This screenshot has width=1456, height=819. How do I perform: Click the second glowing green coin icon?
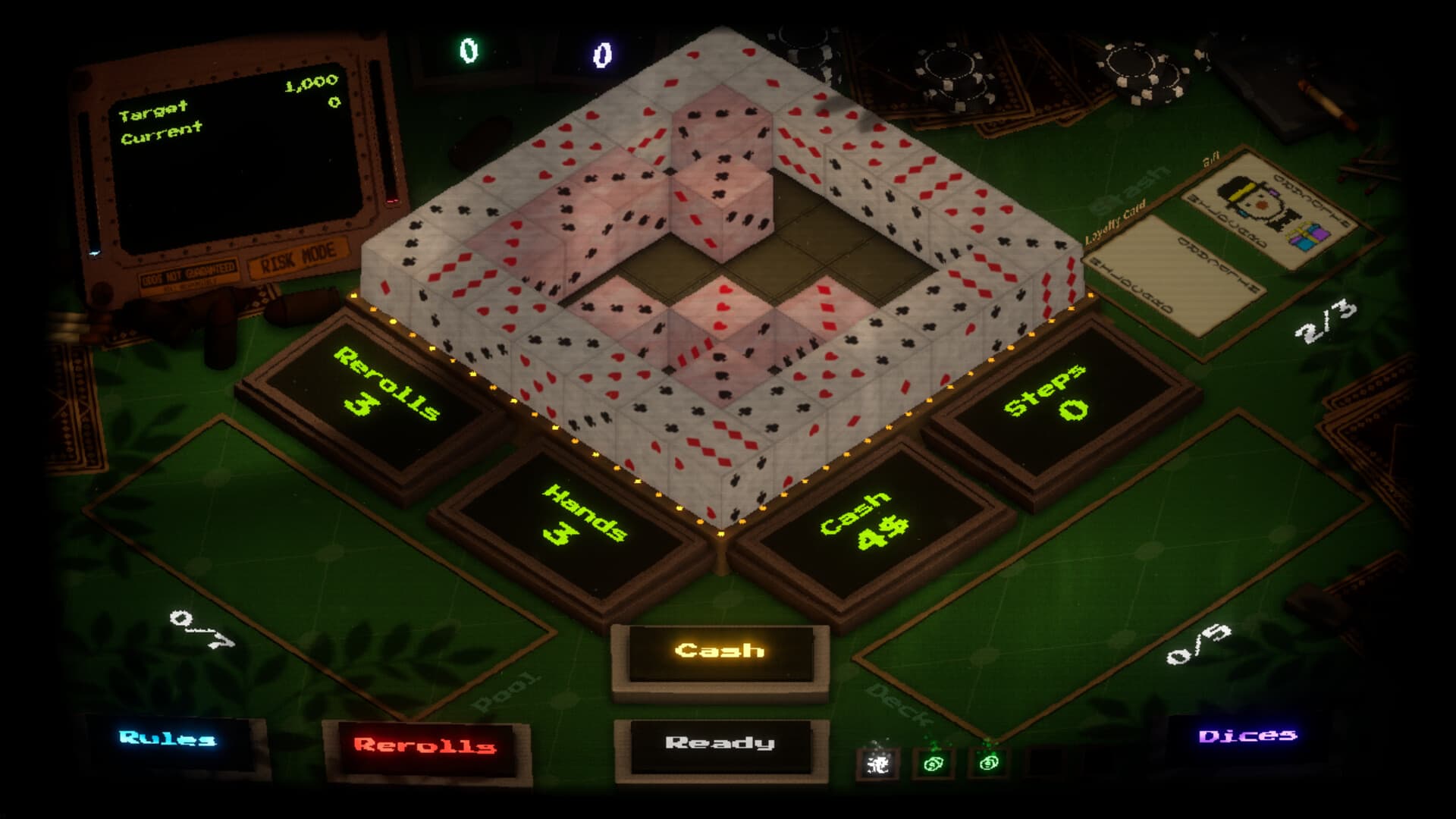coord(990,762)
